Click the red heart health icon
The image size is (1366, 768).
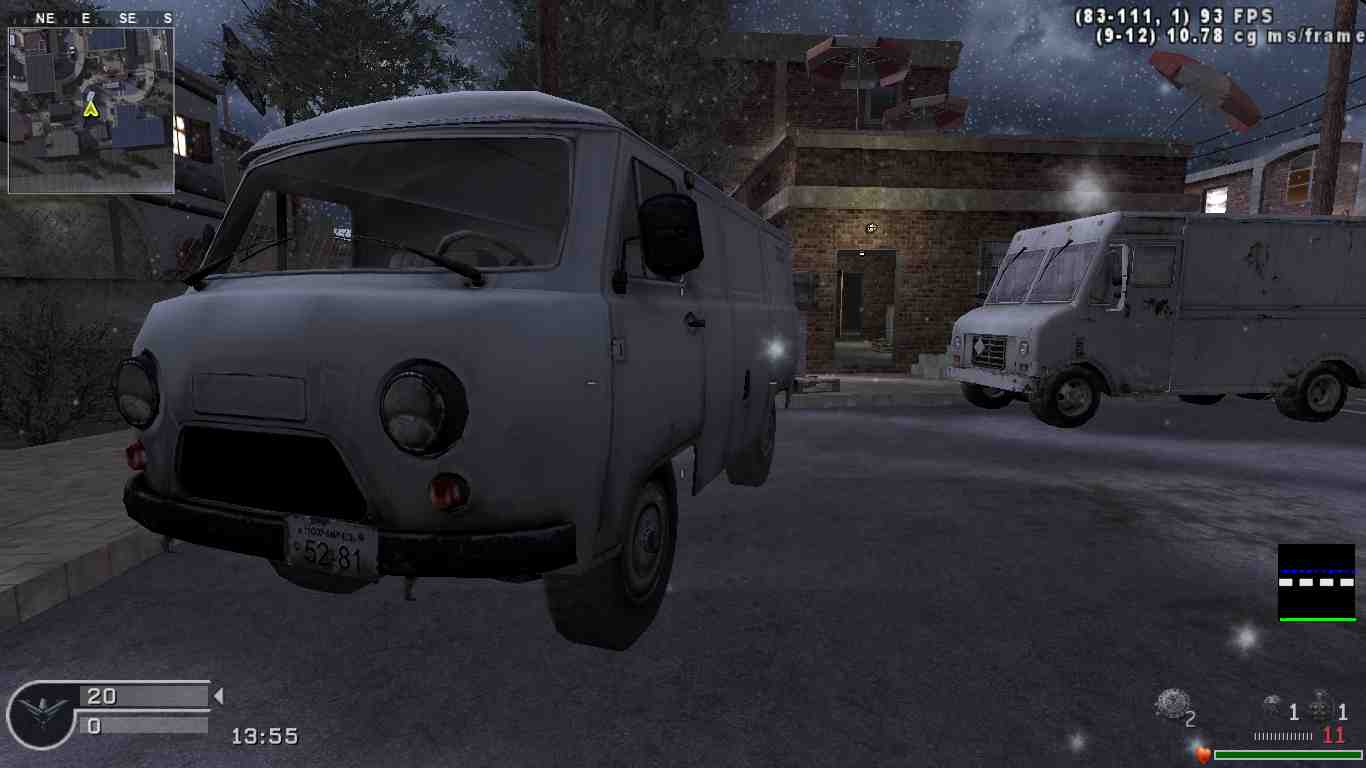pos(1203,755)
